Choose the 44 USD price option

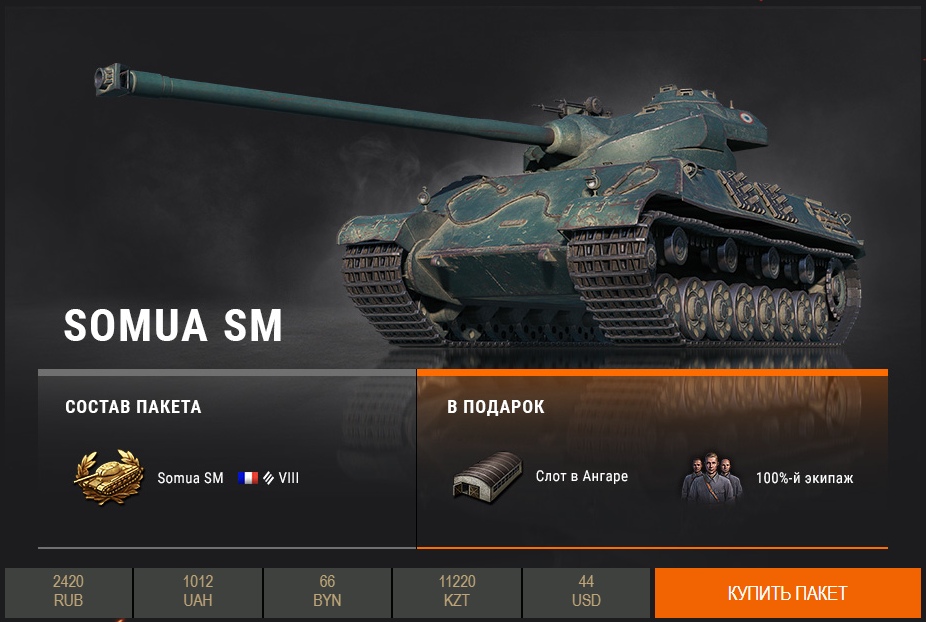click(586, 592)
